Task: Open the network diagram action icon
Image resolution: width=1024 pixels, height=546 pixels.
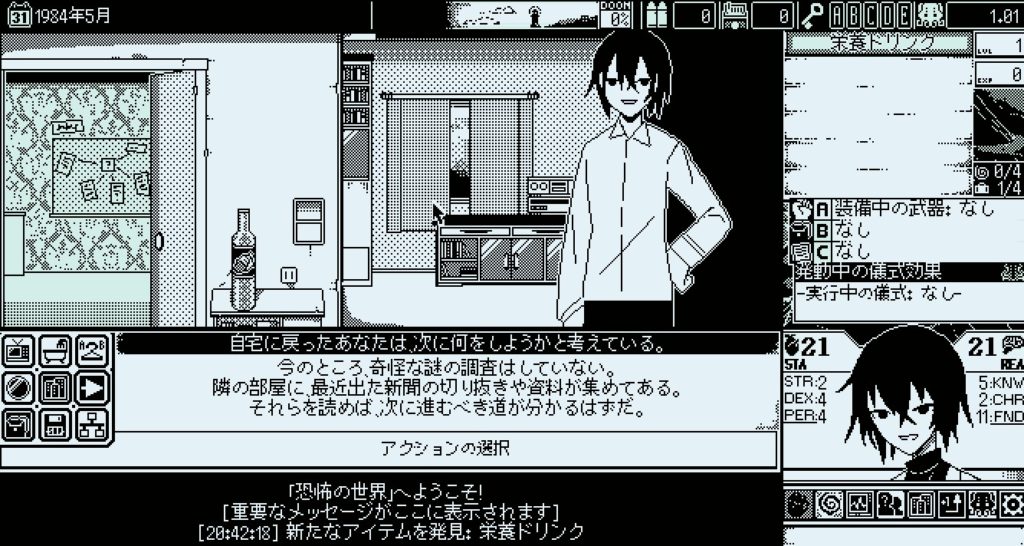Action: (x=91, y=423)
